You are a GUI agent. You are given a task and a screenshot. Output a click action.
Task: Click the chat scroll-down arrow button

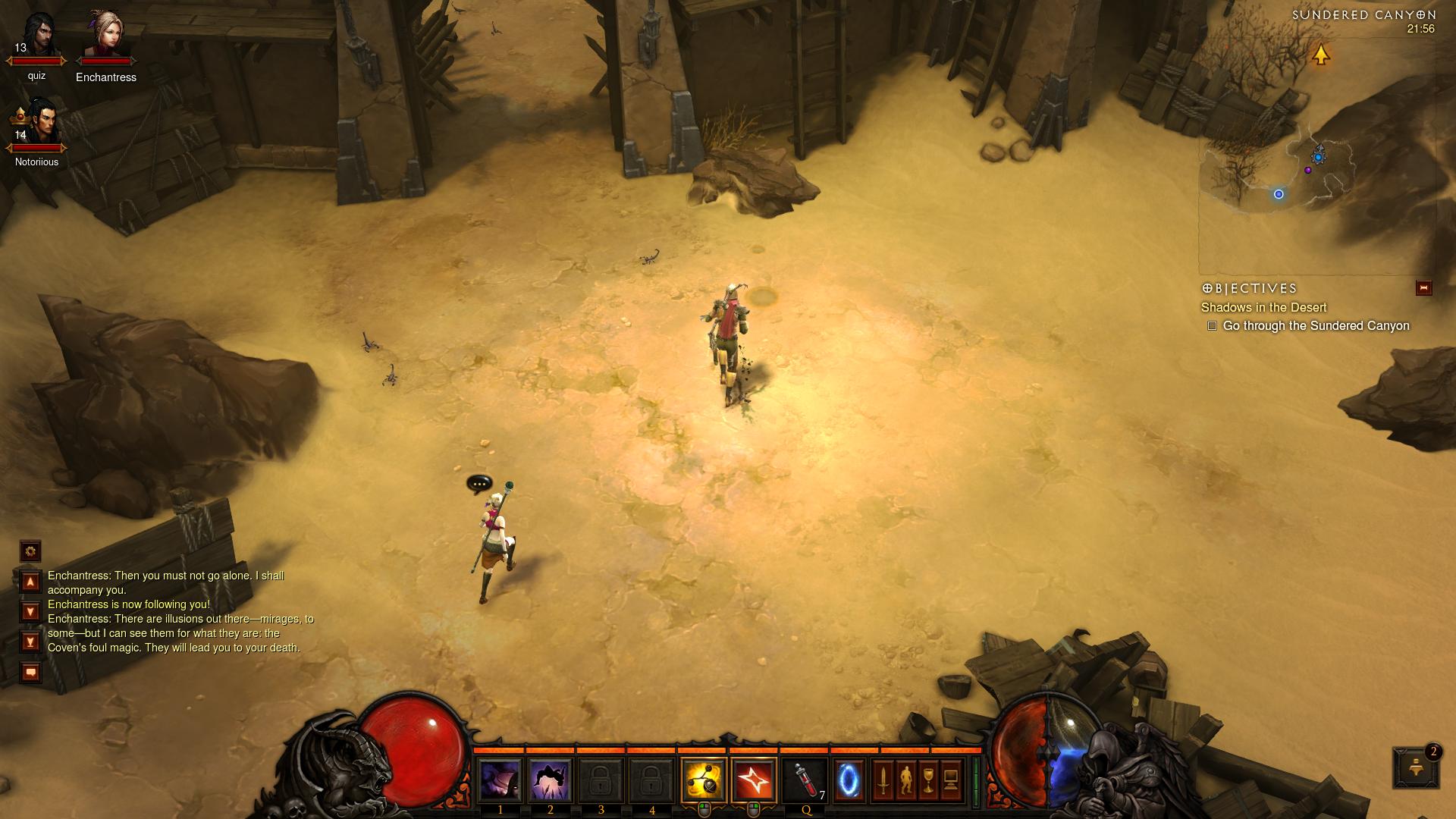click(x=30, y=611)
